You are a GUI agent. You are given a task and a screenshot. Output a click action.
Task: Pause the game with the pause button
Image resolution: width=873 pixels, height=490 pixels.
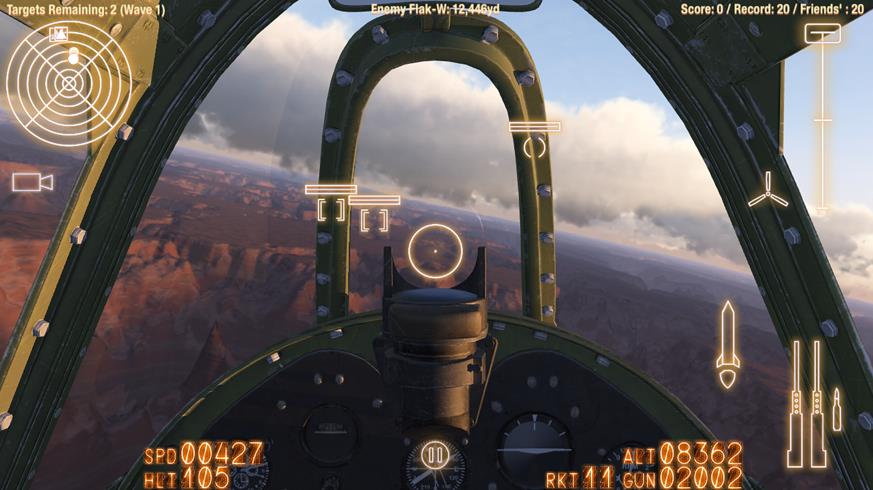435,456
